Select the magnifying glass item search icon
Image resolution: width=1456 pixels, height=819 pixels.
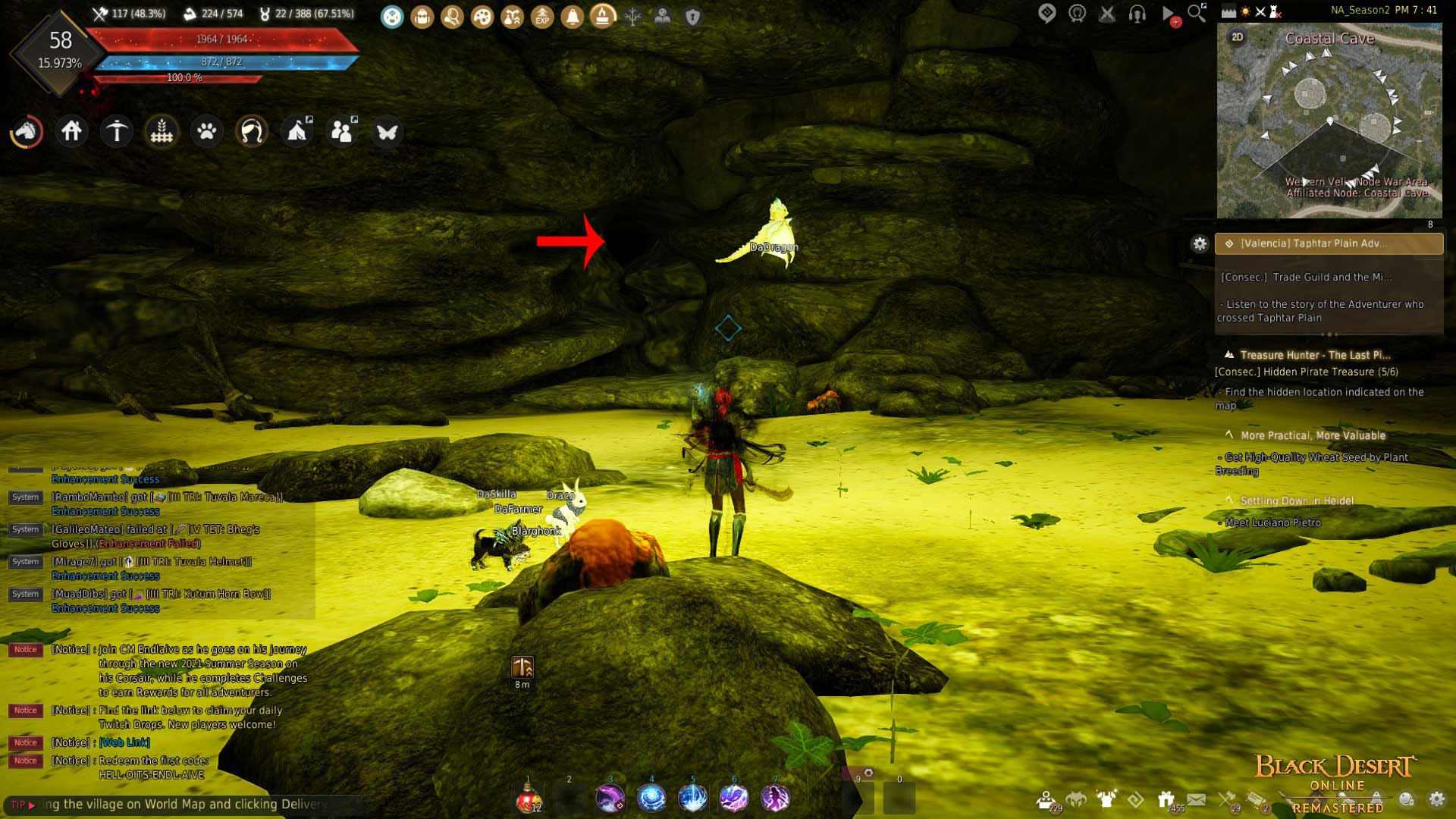453,17
